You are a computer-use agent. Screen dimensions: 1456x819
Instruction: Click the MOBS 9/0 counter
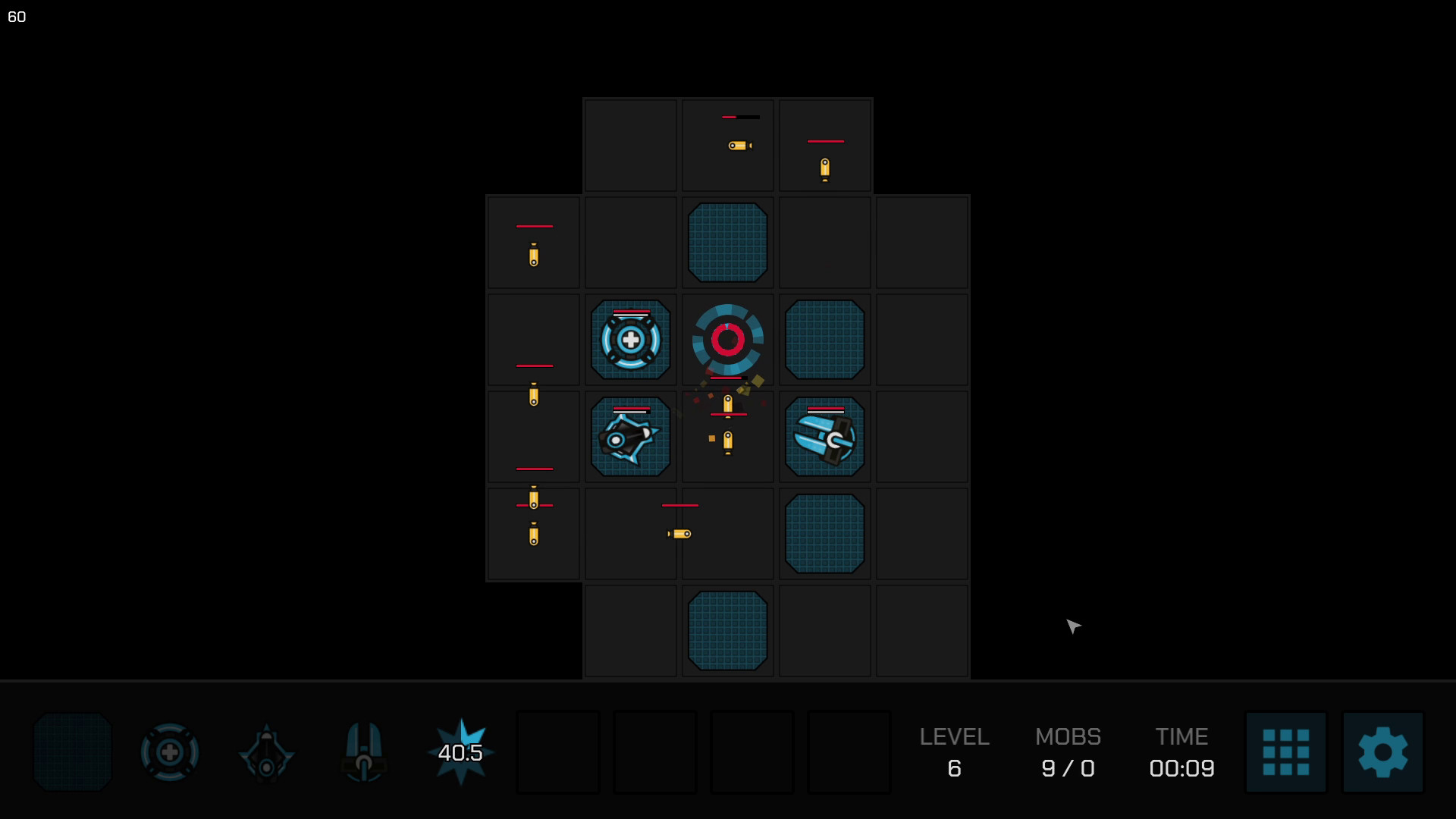(x=1068, y=753)
